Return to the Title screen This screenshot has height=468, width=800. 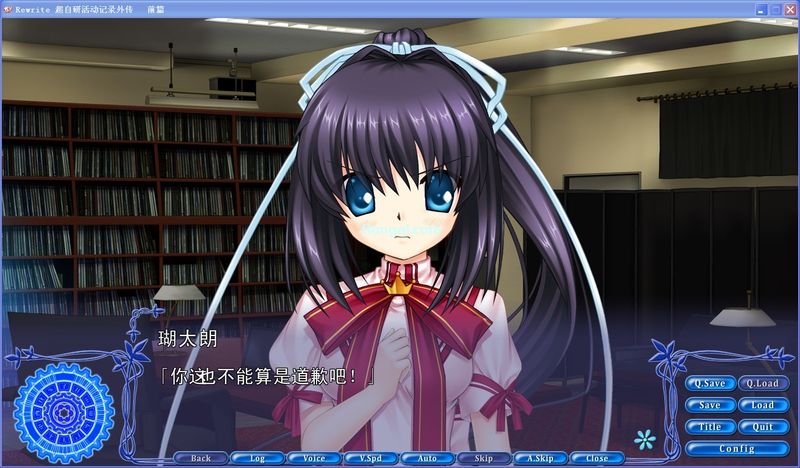click(x=710, y=427)
